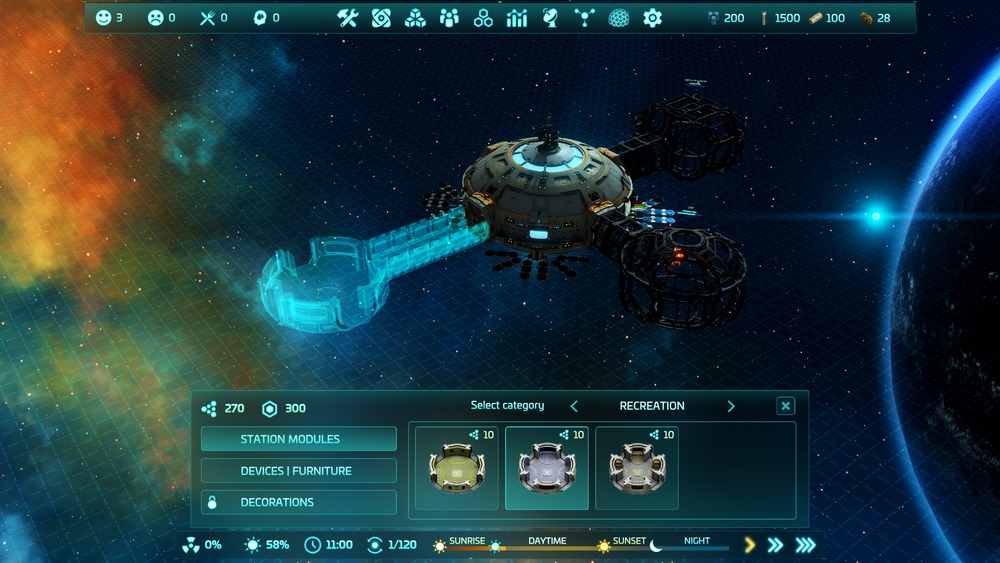Close the build panel

(x=786, y=406)
